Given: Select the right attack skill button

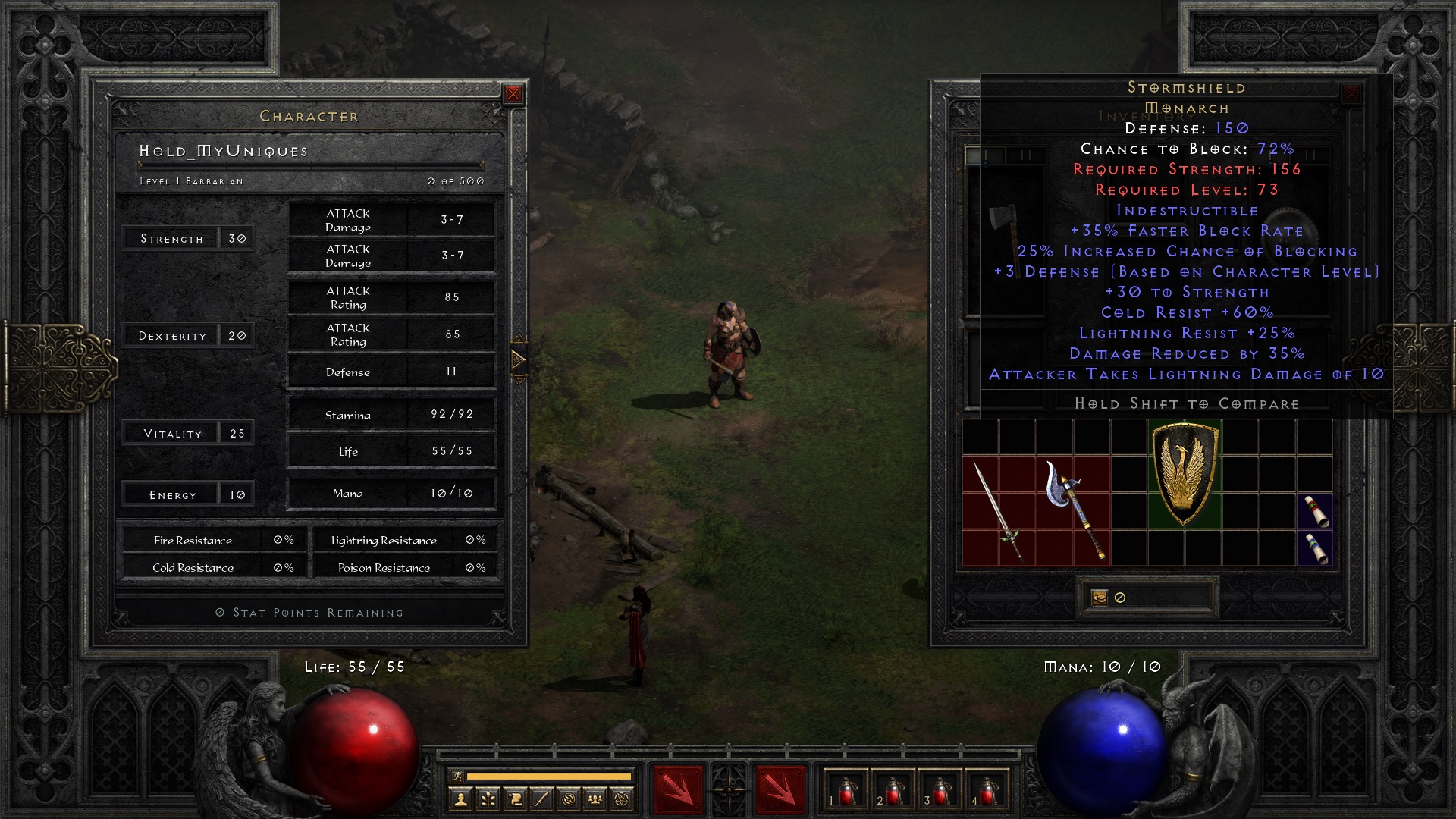Looking at the screenshot, I should coord(780,790).
